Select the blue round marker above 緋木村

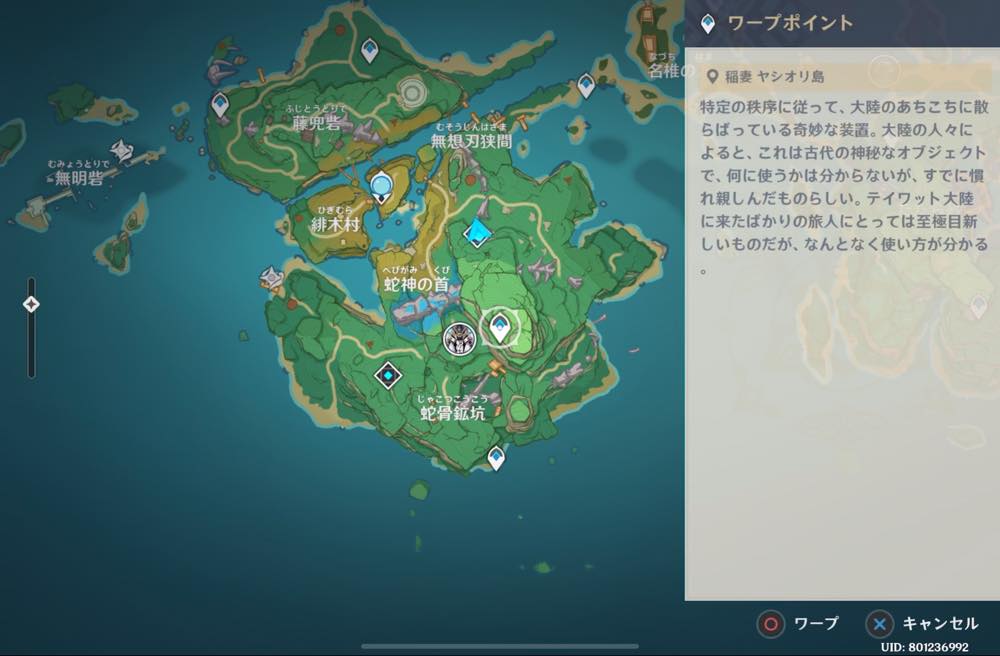click(x=381, y=186)
